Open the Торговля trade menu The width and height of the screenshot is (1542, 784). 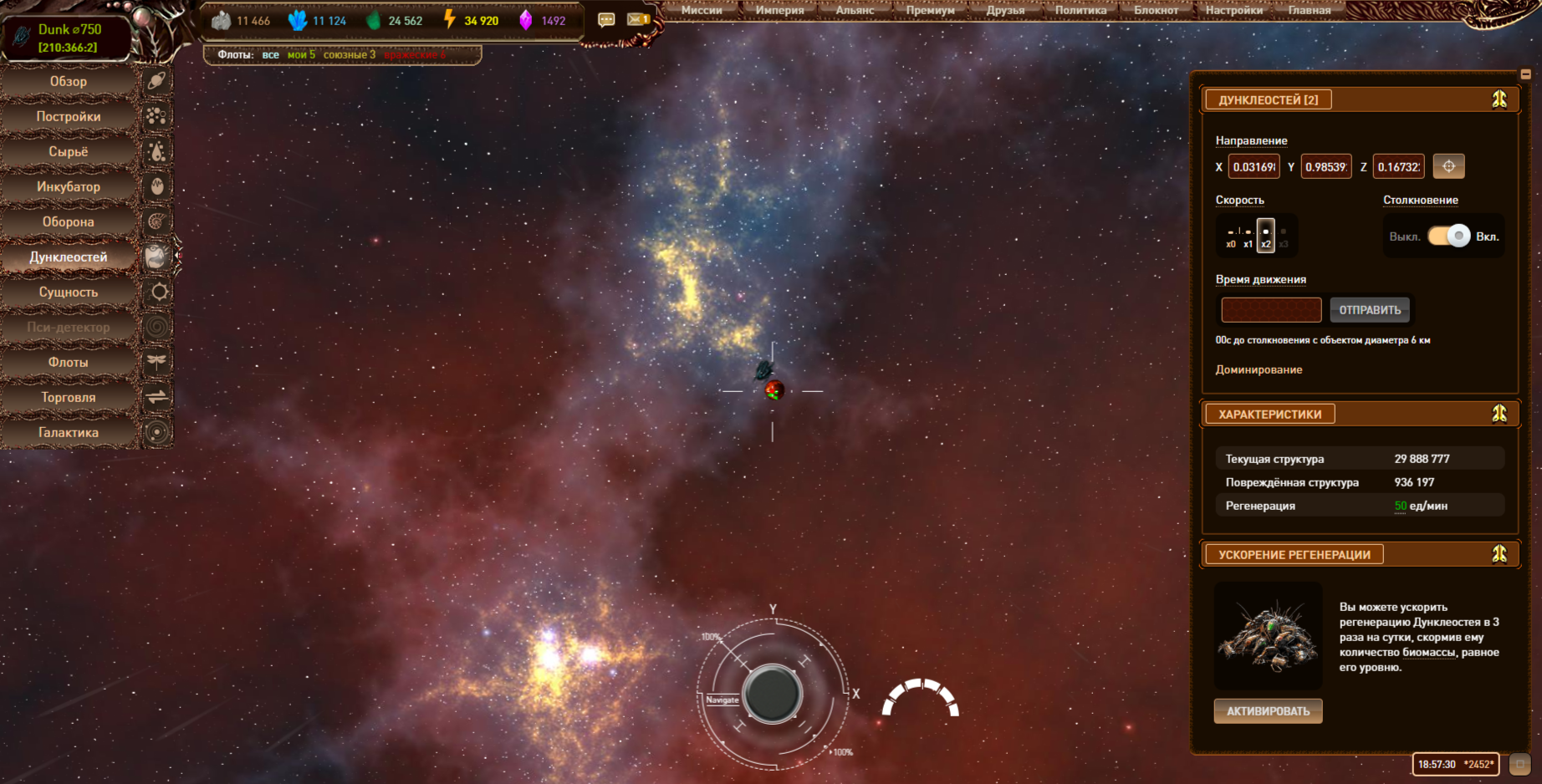(69, 397)
